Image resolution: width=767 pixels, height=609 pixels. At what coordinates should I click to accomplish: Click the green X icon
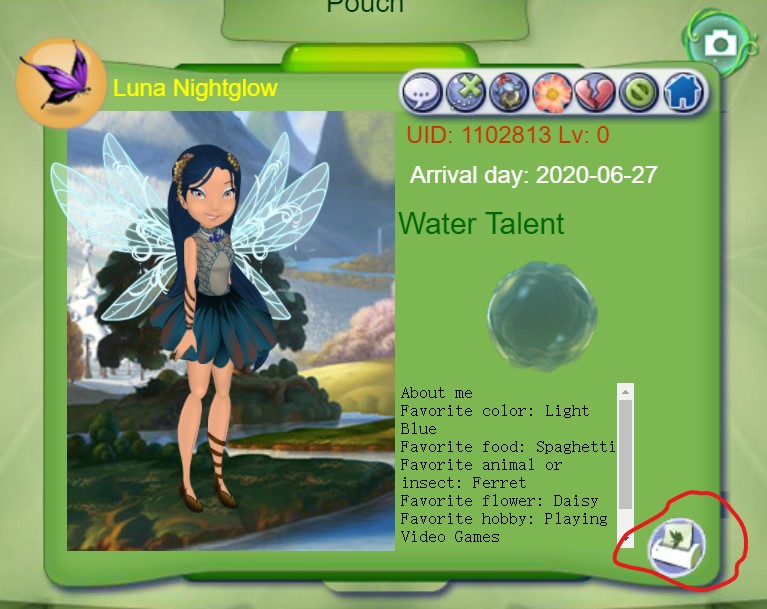pos(465,93)
